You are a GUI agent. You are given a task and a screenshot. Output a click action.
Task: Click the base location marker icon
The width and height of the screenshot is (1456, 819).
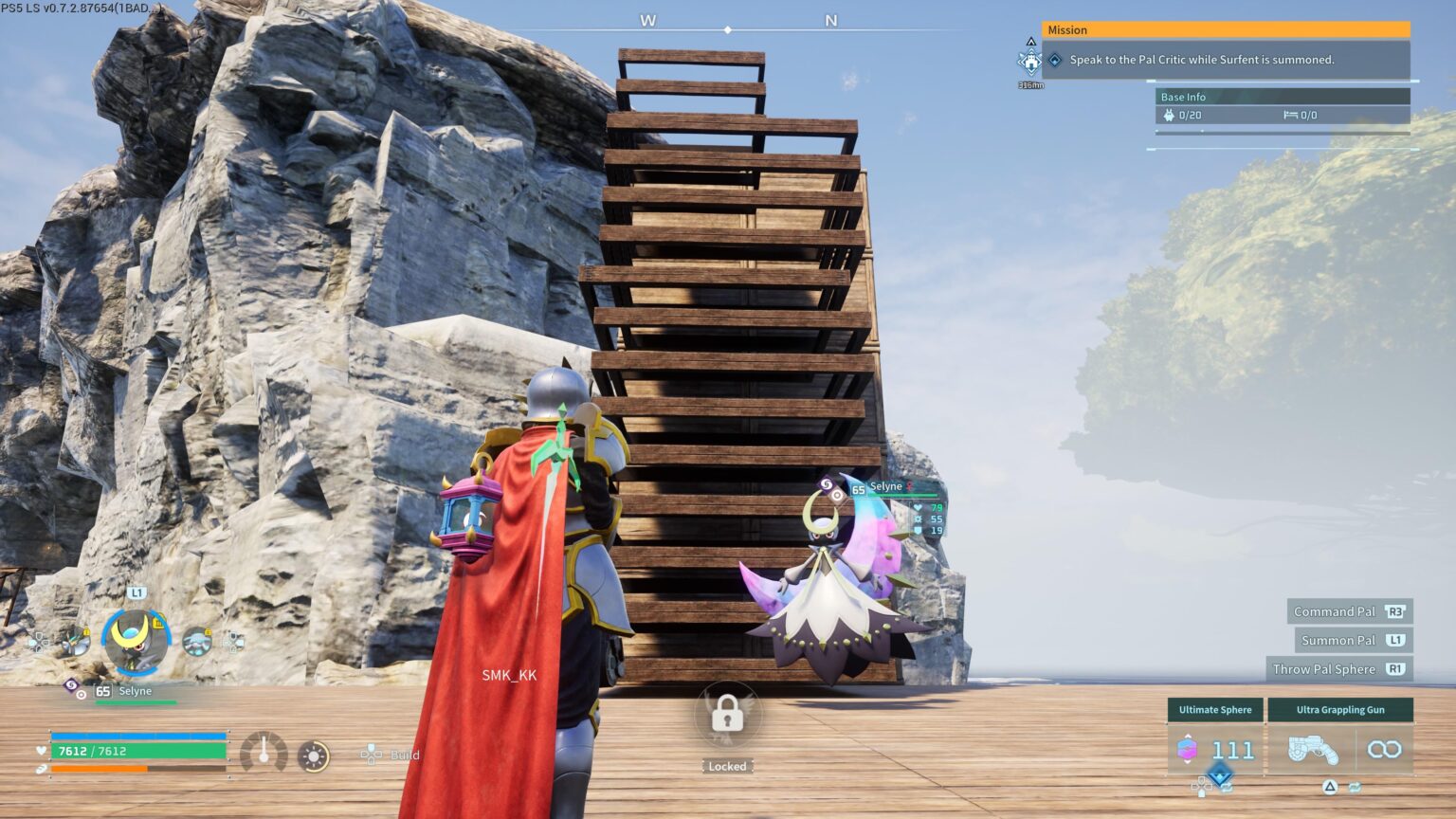pos(1030,62)
